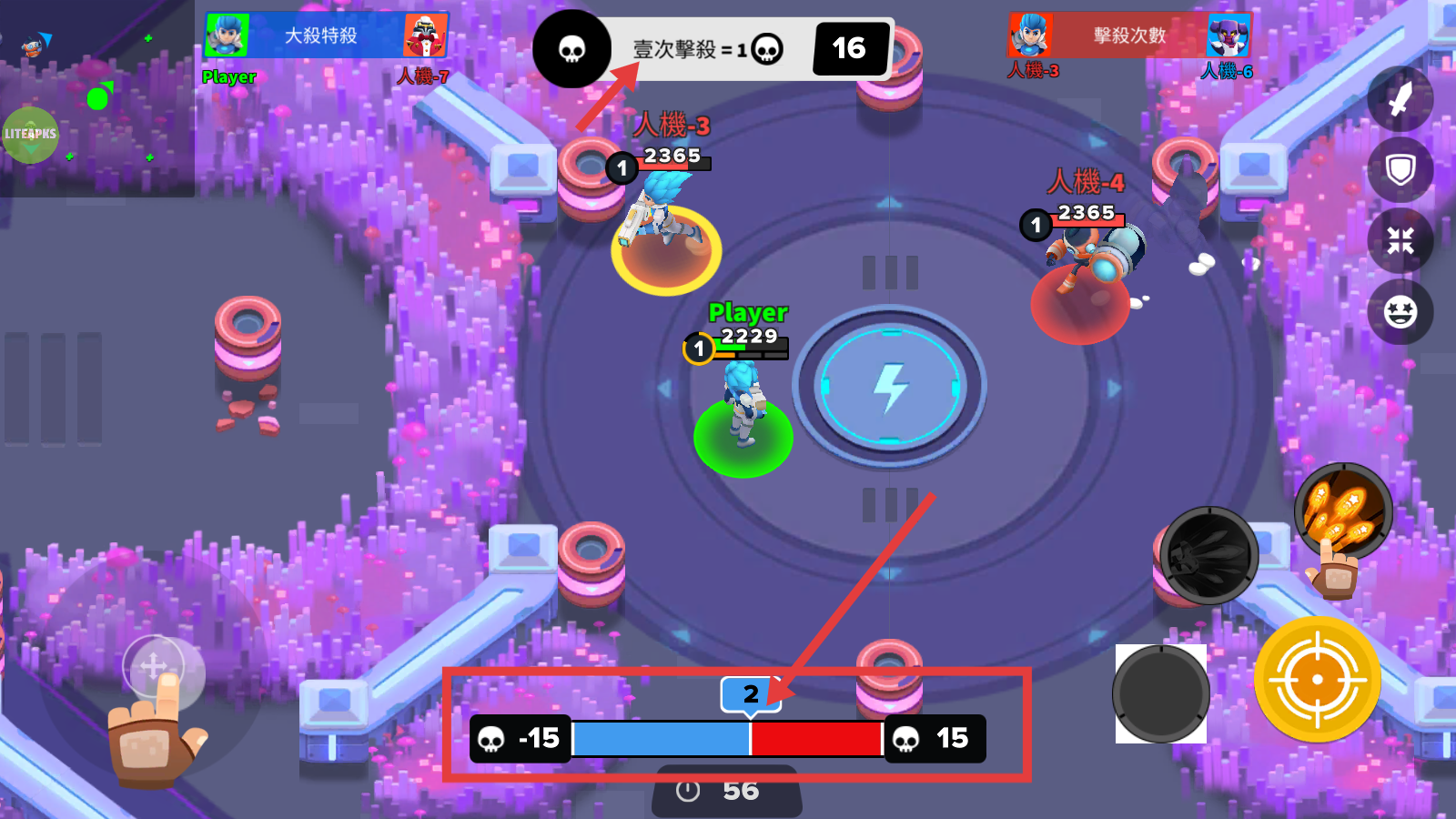The image size is (1456, 819).
Task: Open the emoji emote menu
Action: click(1400, 312)
